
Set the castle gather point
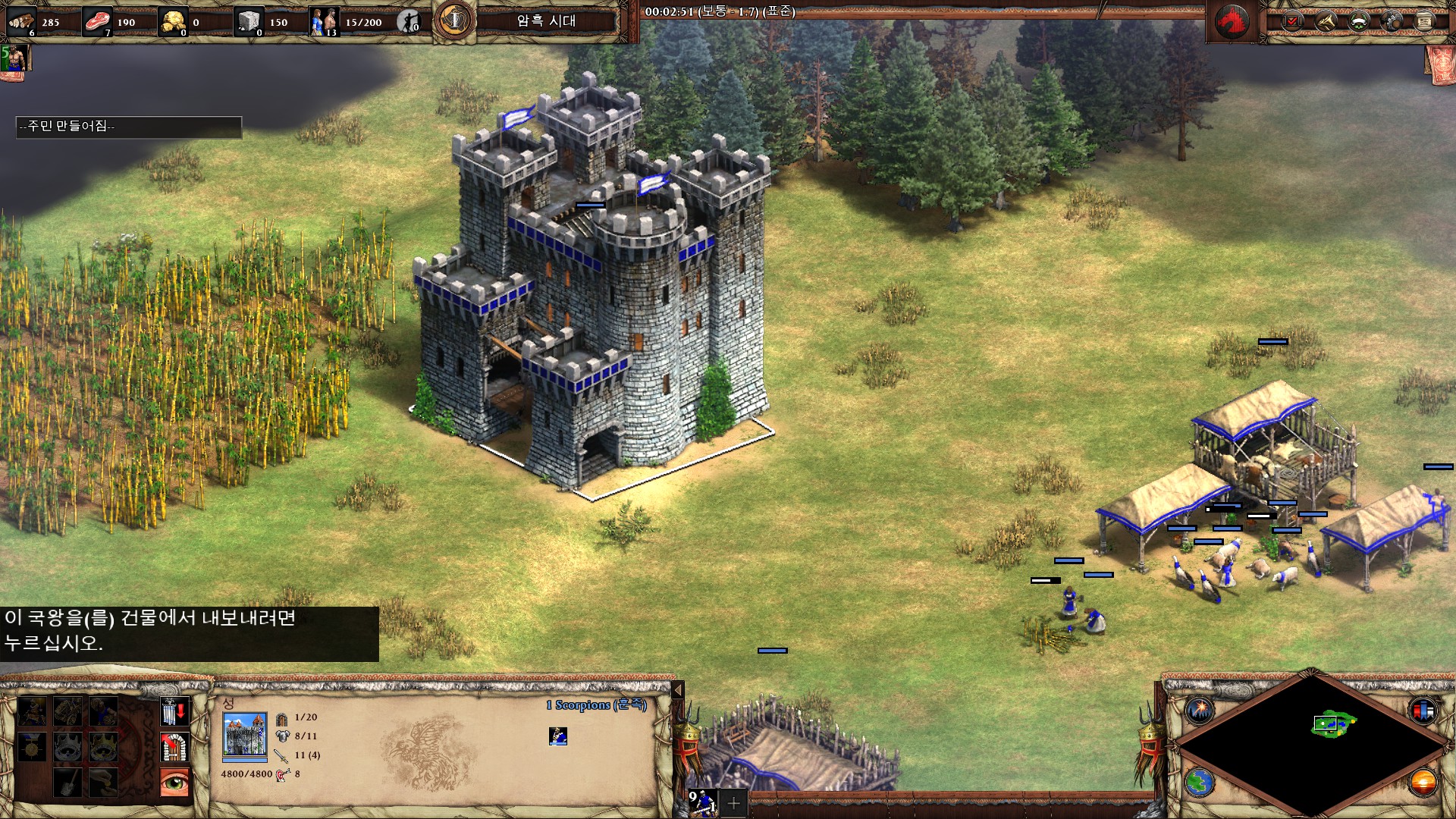coord(174,748)
